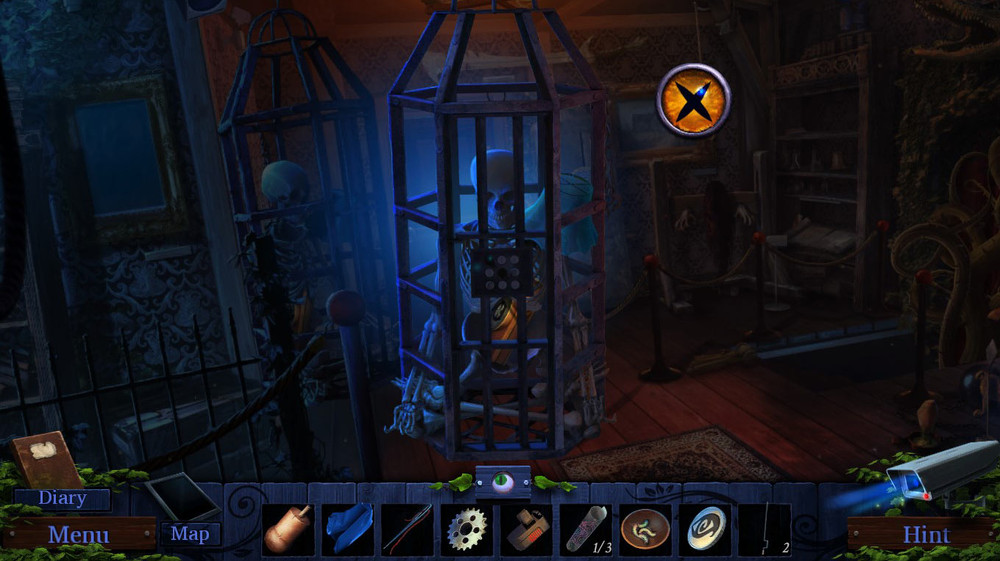Close the zoomed cage view with the X
This screenshot has height=561, width=1000.
(x=693, y=100)
